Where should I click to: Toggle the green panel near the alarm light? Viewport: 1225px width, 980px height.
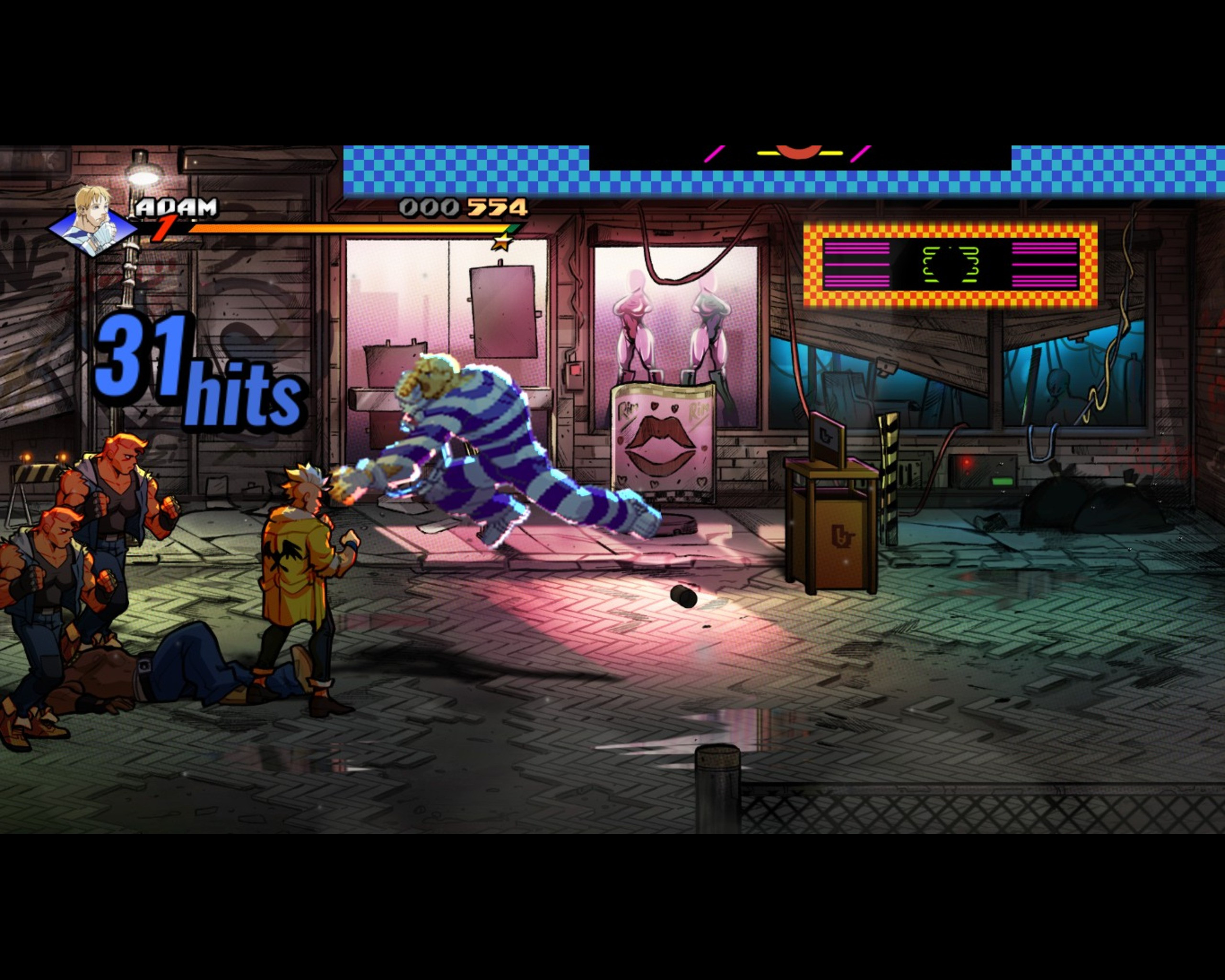click(x=1002, y=482)
